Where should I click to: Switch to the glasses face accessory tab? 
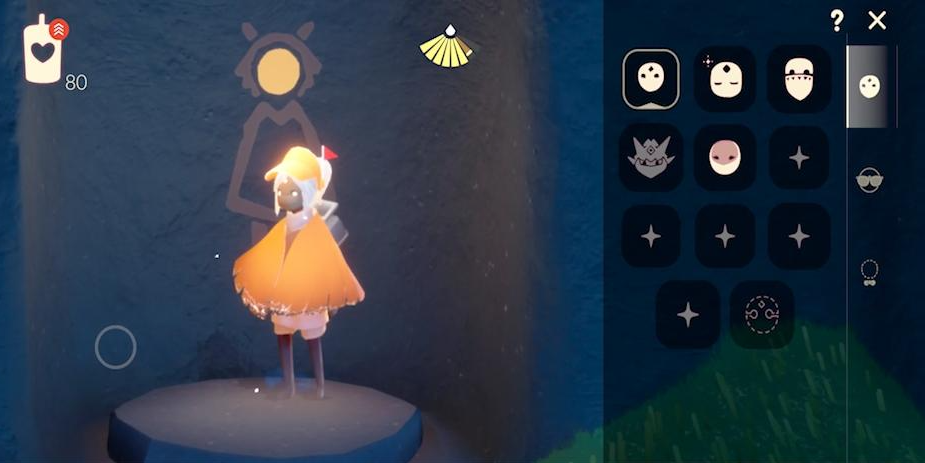pyautogui.click(x=870, y=180)
